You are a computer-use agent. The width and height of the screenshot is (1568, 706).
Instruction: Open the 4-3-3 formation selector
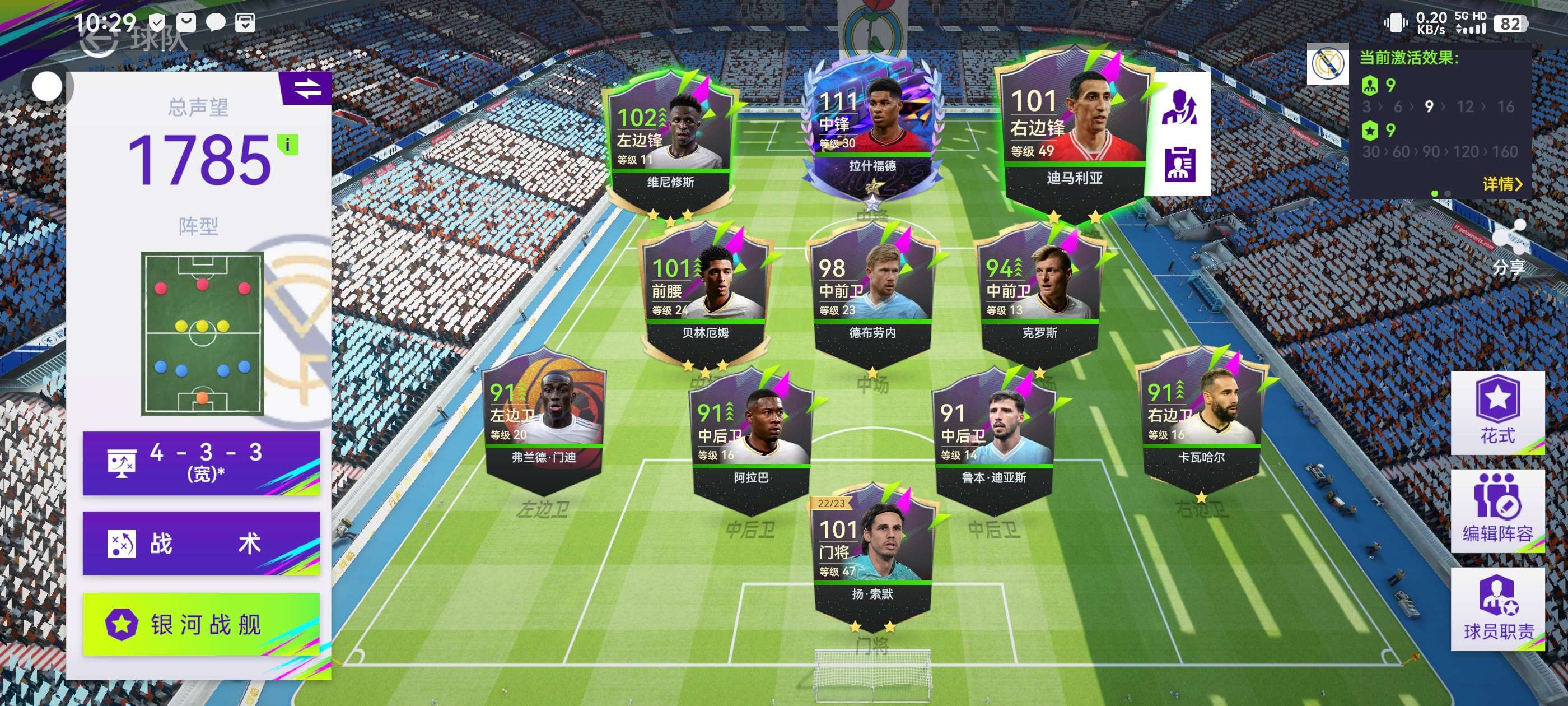pyautogui.click(x=201, y=462)
